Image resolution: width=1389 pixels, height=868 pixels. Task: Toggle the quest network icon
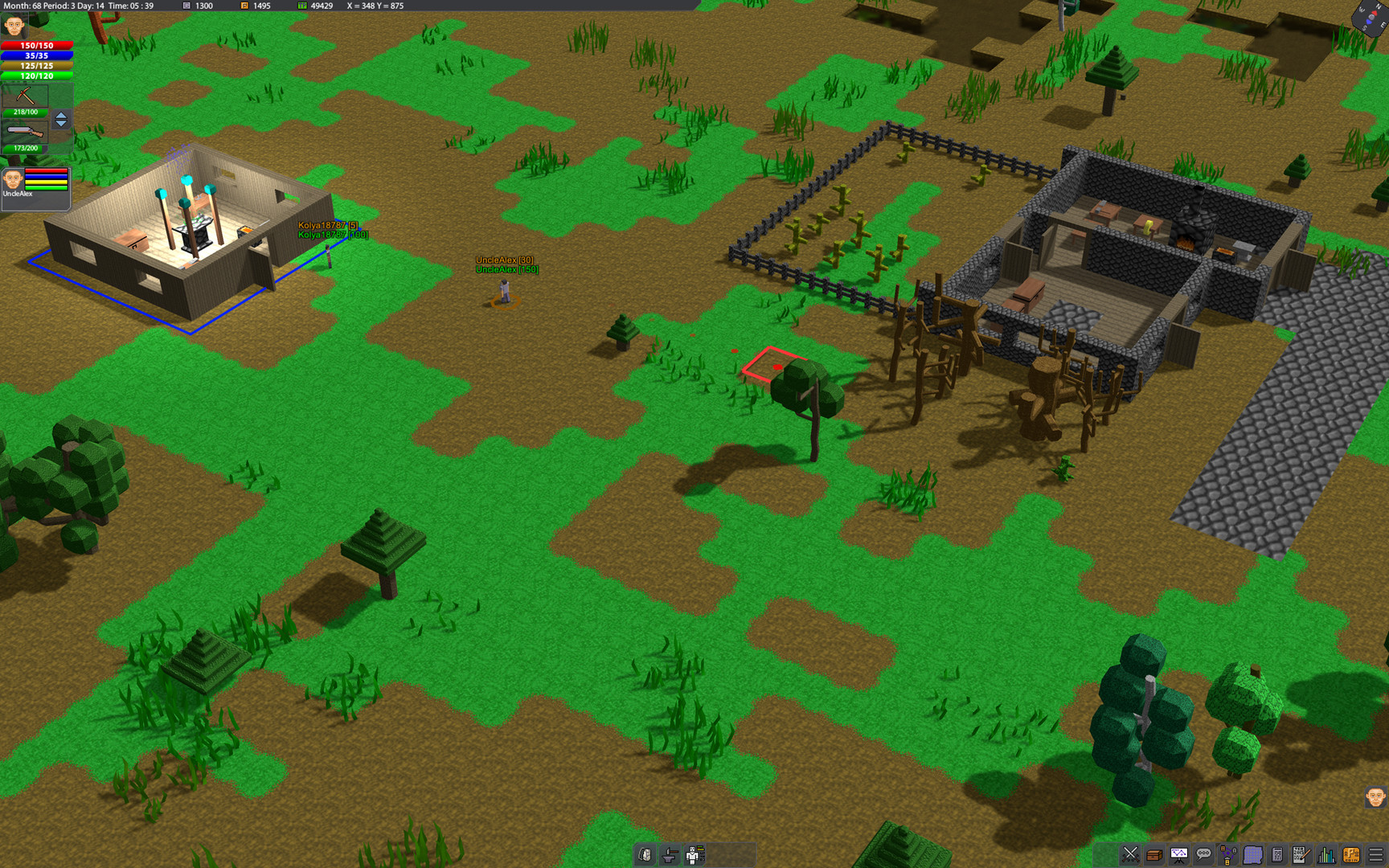(1227, 854)
